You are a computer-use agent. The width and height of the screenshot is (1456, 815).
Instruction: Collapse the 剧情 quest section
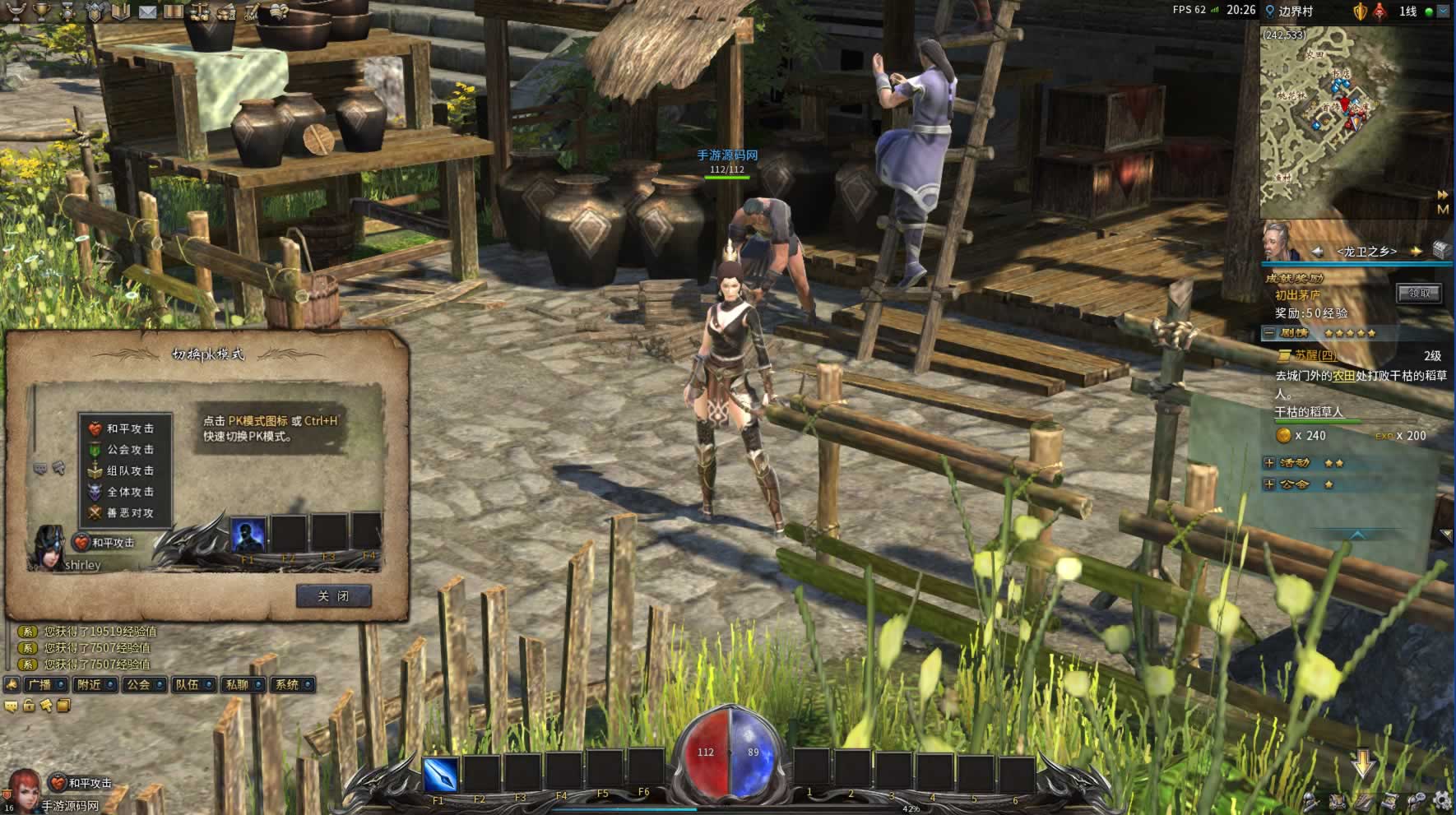(1269, 333)
